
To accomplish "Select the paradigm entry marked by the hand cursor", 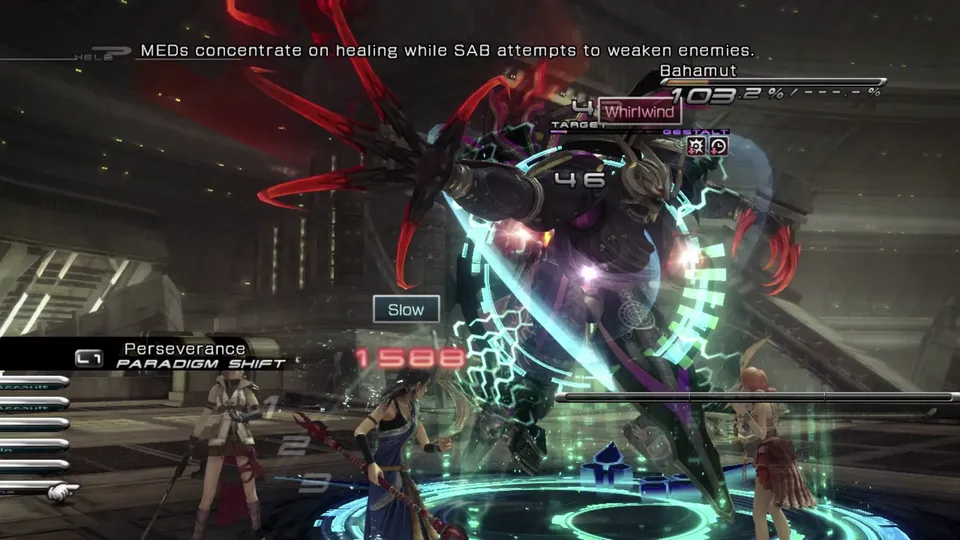I will (30, 489).
